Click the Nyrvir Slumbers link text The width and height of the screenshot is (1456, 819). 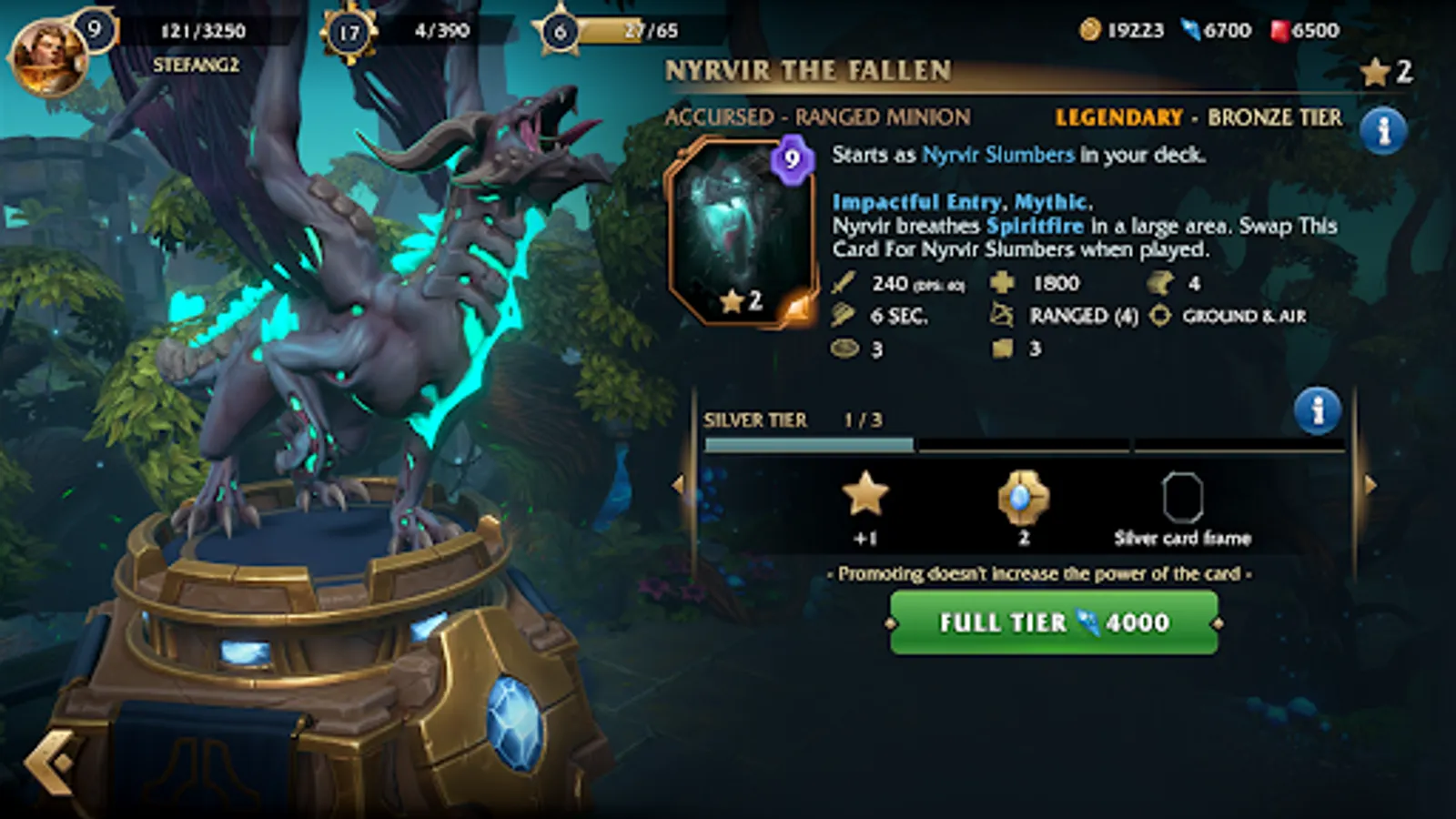pos(996,155)
